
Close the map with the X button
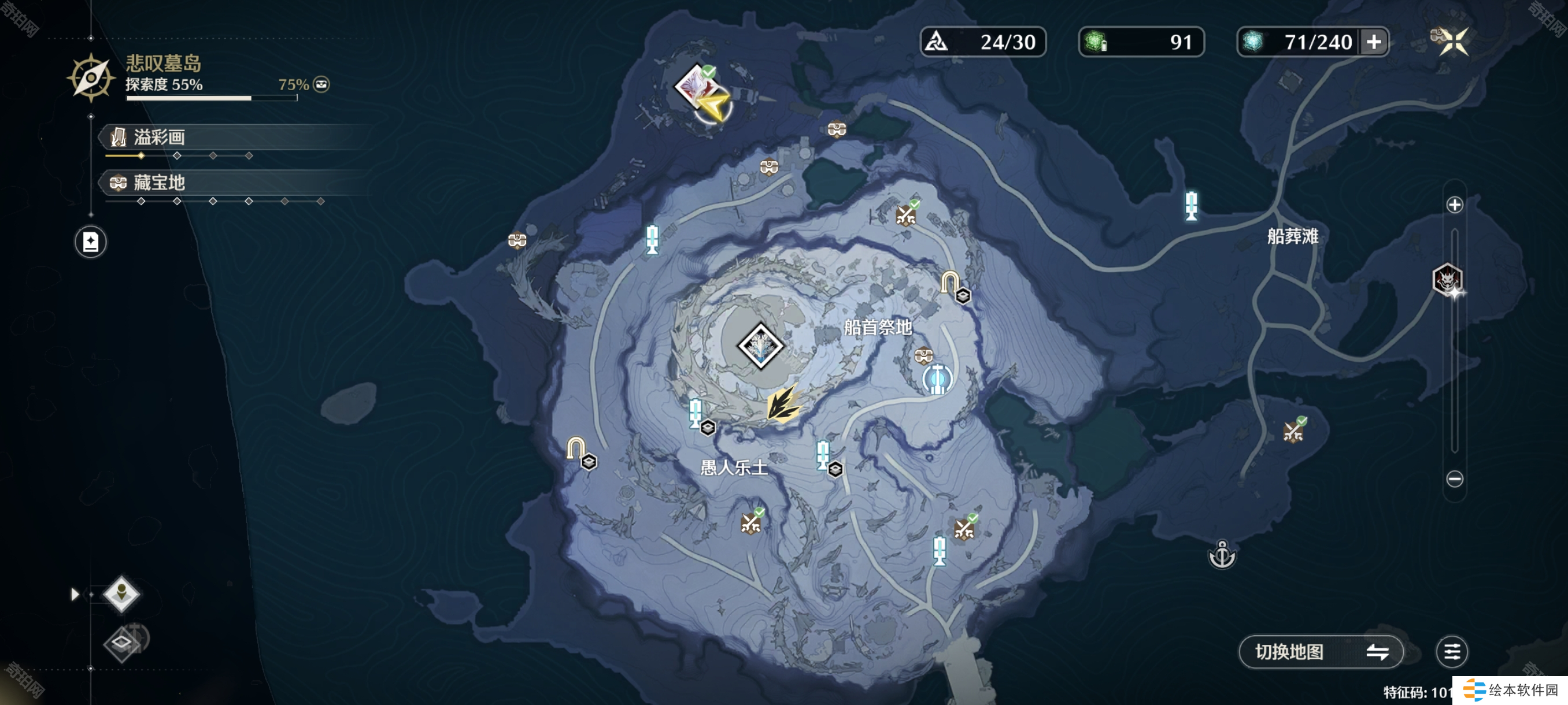(1454, 42)
